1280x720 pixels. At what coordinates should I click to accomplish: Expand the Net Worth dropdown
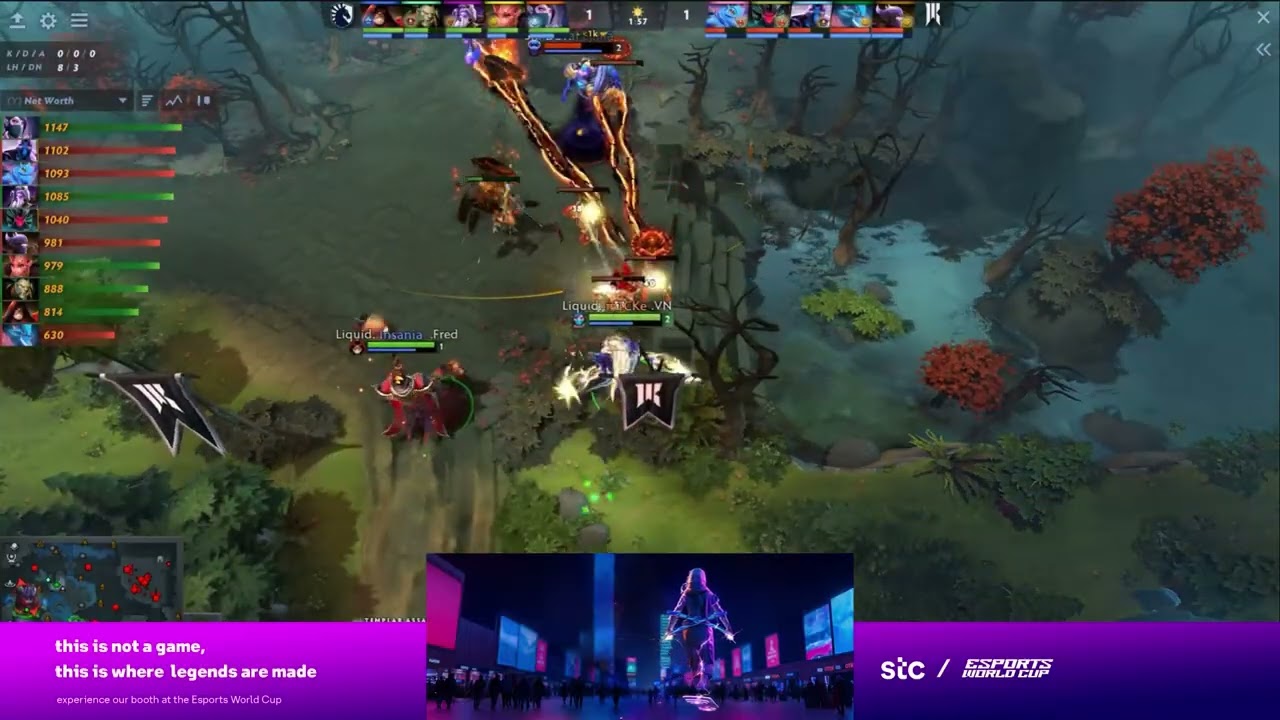pyautogui.click(x=122, y=100)
